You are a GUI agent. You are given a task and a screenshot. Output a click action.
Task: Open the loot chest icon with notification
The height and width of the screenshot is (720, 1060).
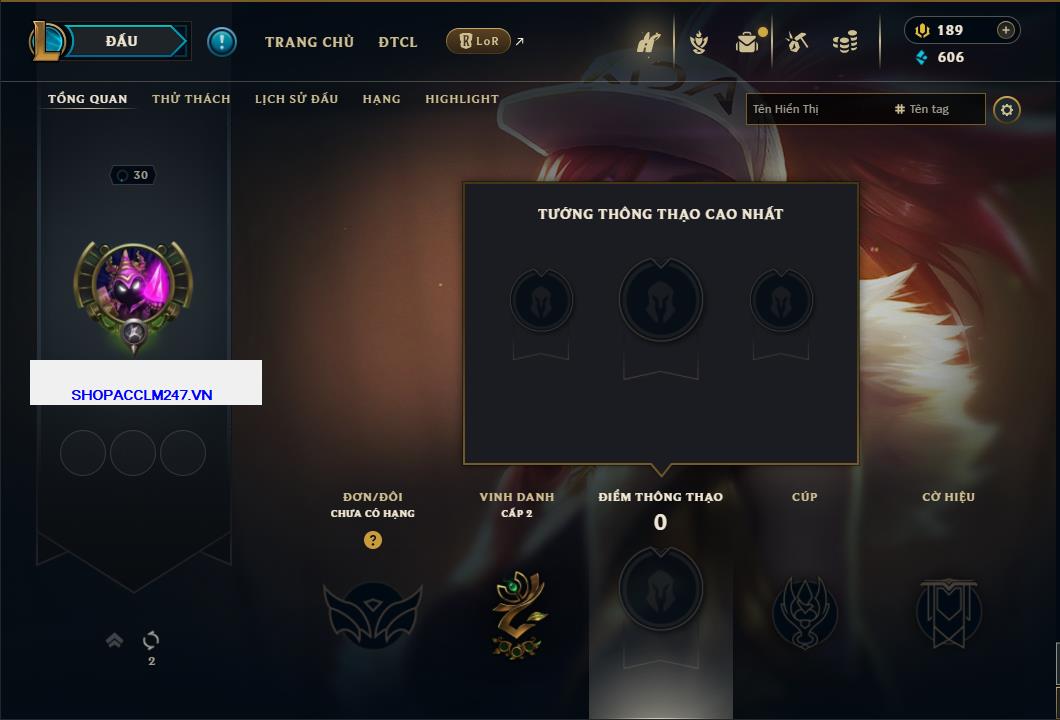coord(747,42)
